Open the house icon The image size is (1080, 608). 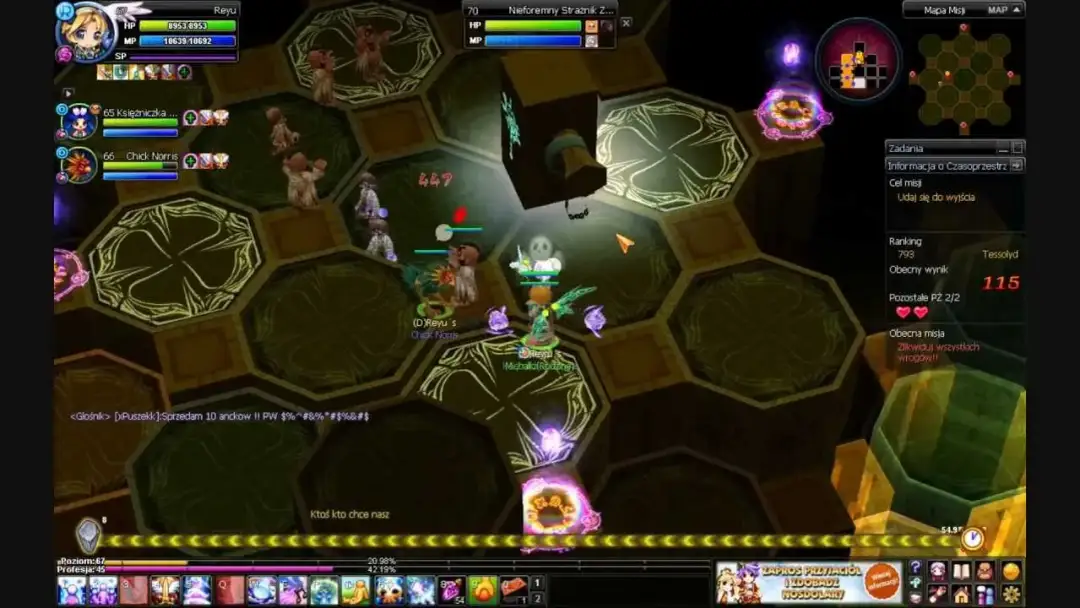(962, 594)
